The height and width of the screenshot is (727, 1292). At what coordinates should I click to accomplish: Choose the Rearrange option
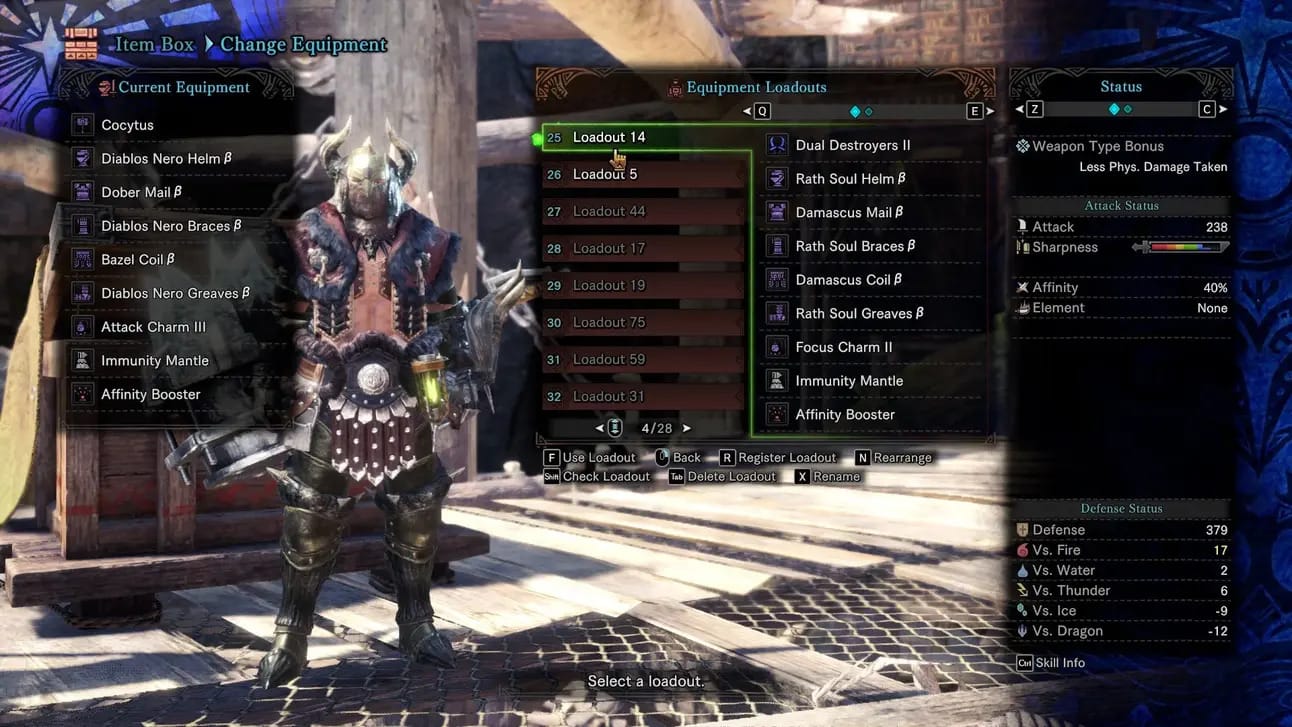coord(892,458)
